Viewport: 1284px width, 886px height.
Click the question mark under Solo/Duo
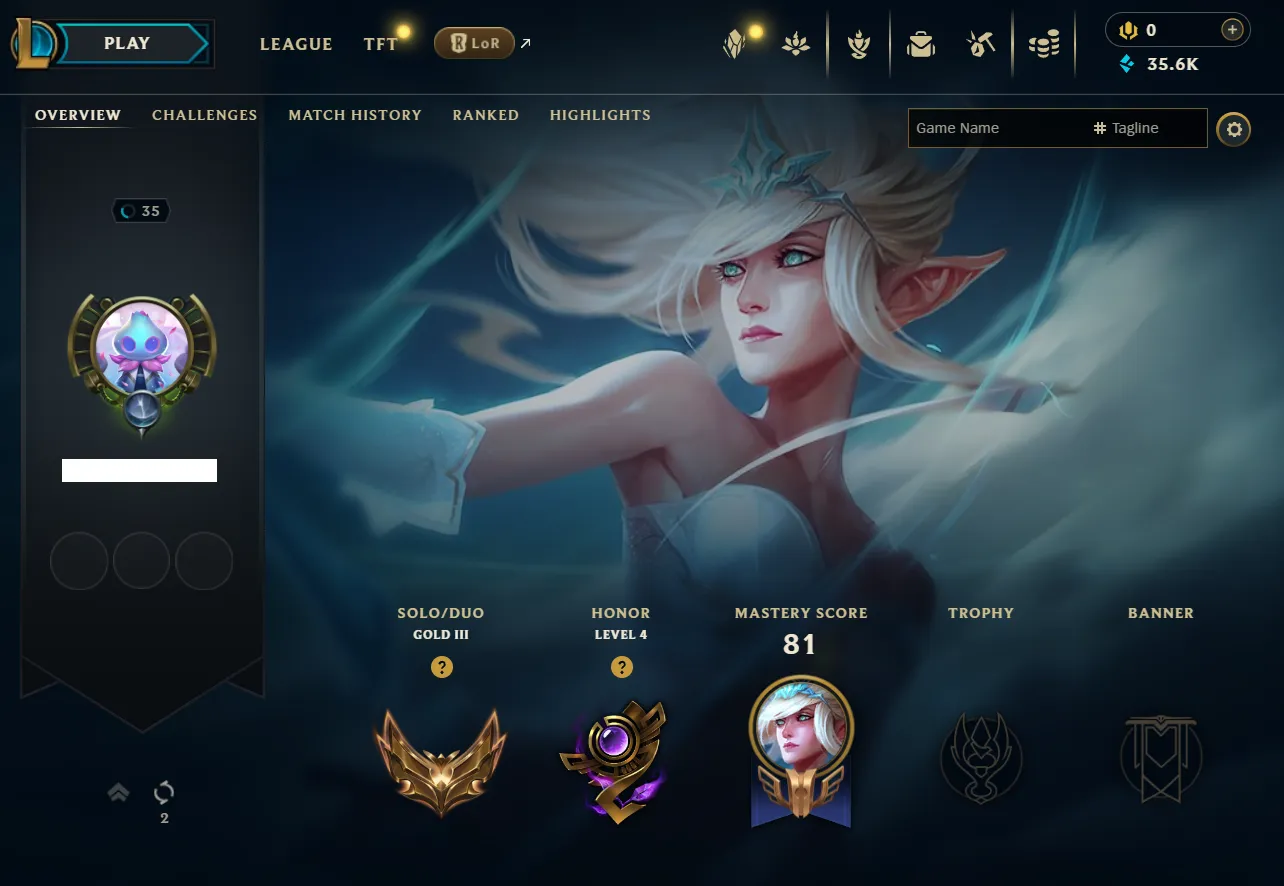tap(441, 667)
